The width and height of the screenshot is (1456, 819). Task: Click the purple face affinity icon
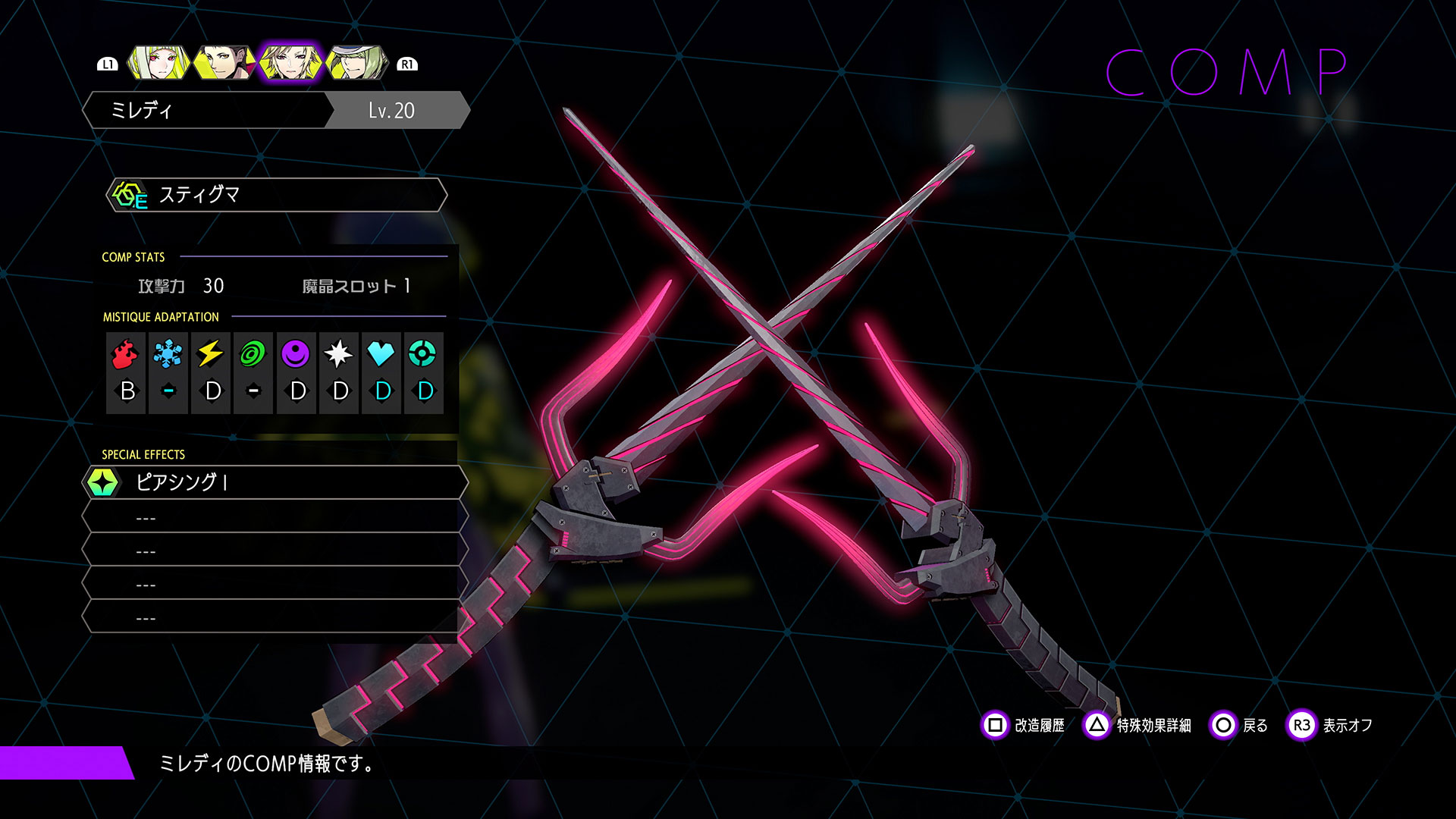pyautogui.click(x=296, y=353)
